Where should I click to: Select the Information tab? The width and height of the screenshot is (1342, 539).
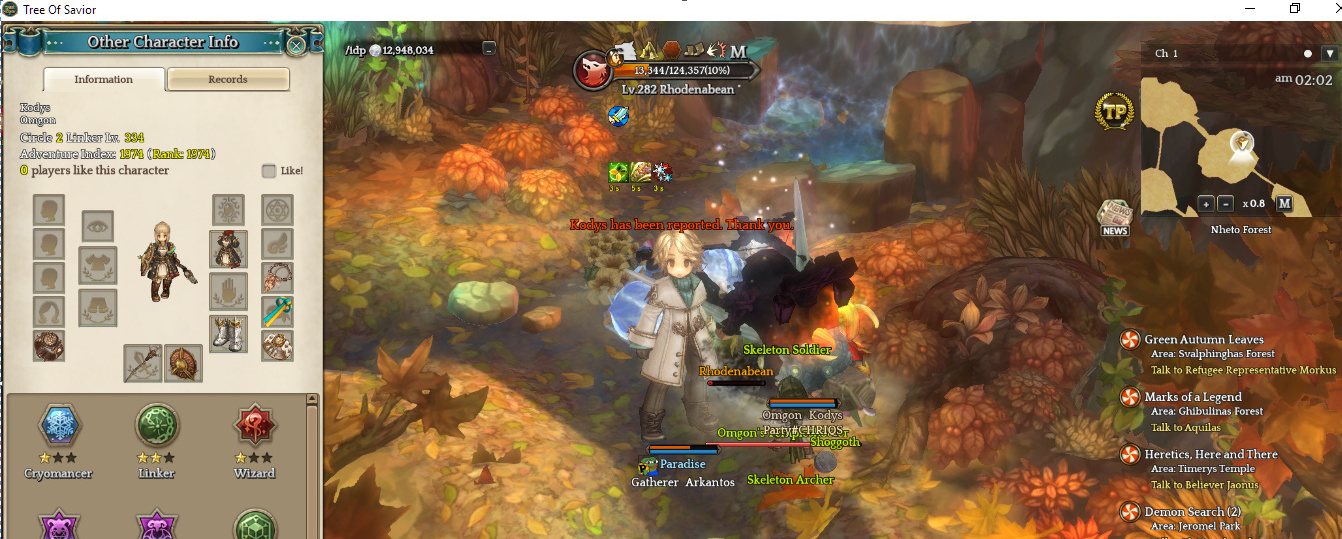(103, 80)
